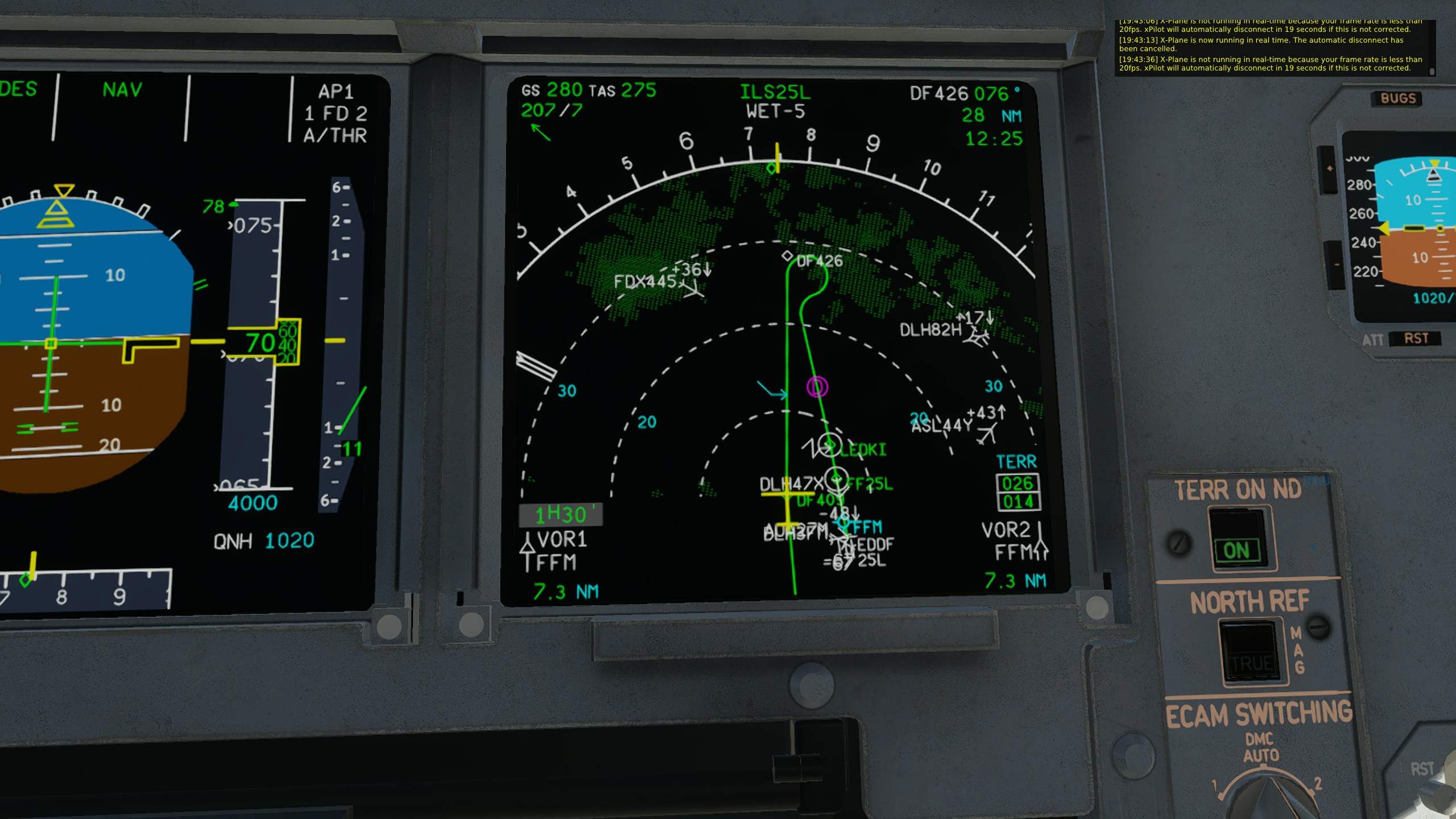The width and height of the screenshot is (1456, 819).
Task: Toggle the TERR ON ND pushbutton
Action: point(1237,539)
